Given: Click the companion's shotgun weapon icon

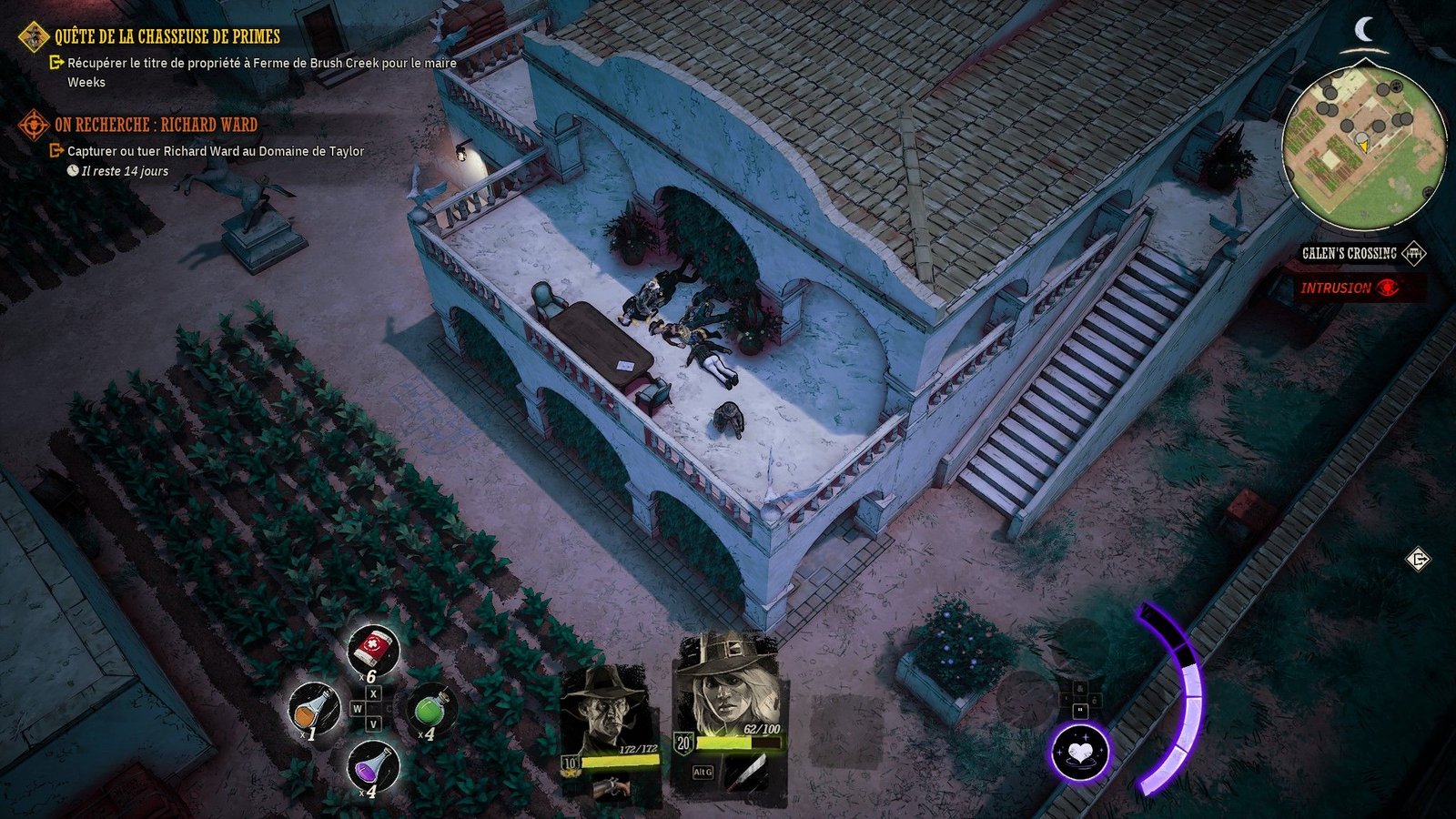Looking at the screenshot, I should click(612, 788).
